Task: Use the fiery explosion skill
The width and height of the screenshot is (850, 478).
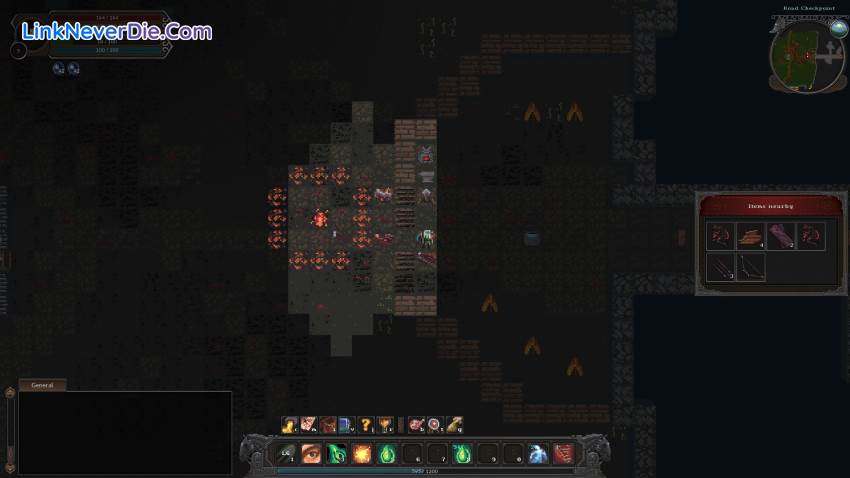Action: coord(361,453)
